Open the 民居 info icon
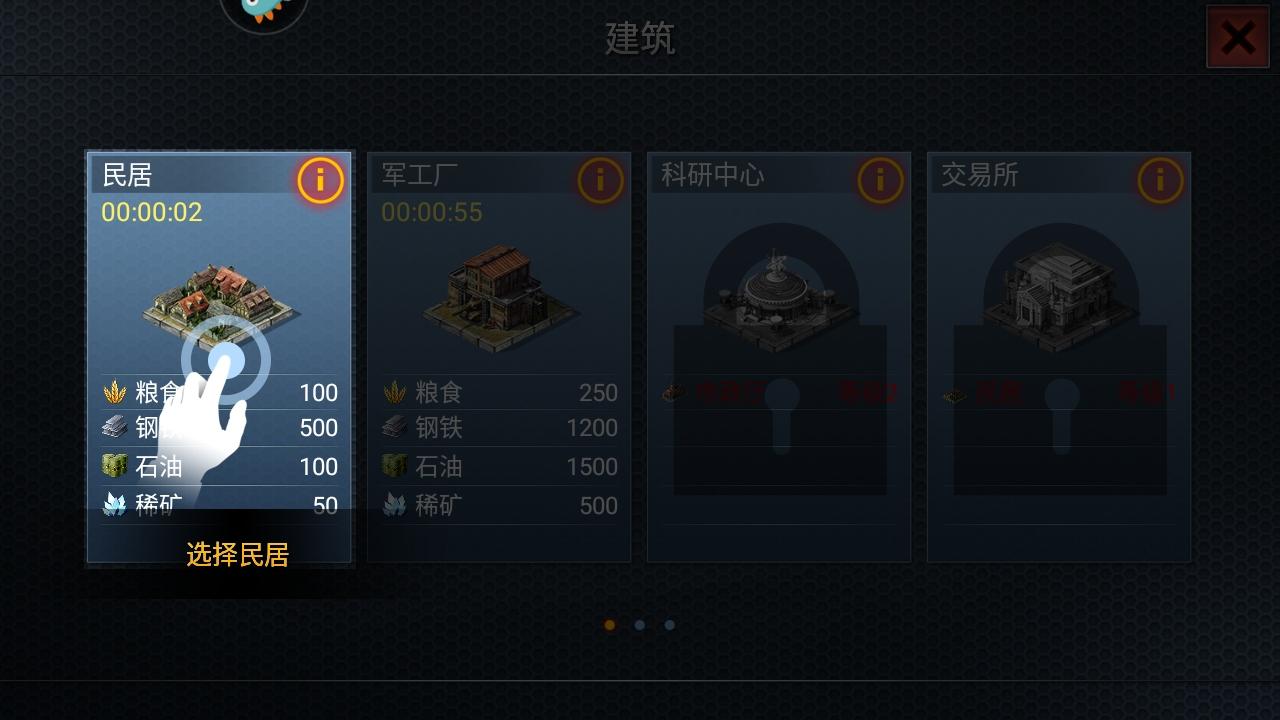Viewport: 1280px width, 720px height. [x=318, y=180]
